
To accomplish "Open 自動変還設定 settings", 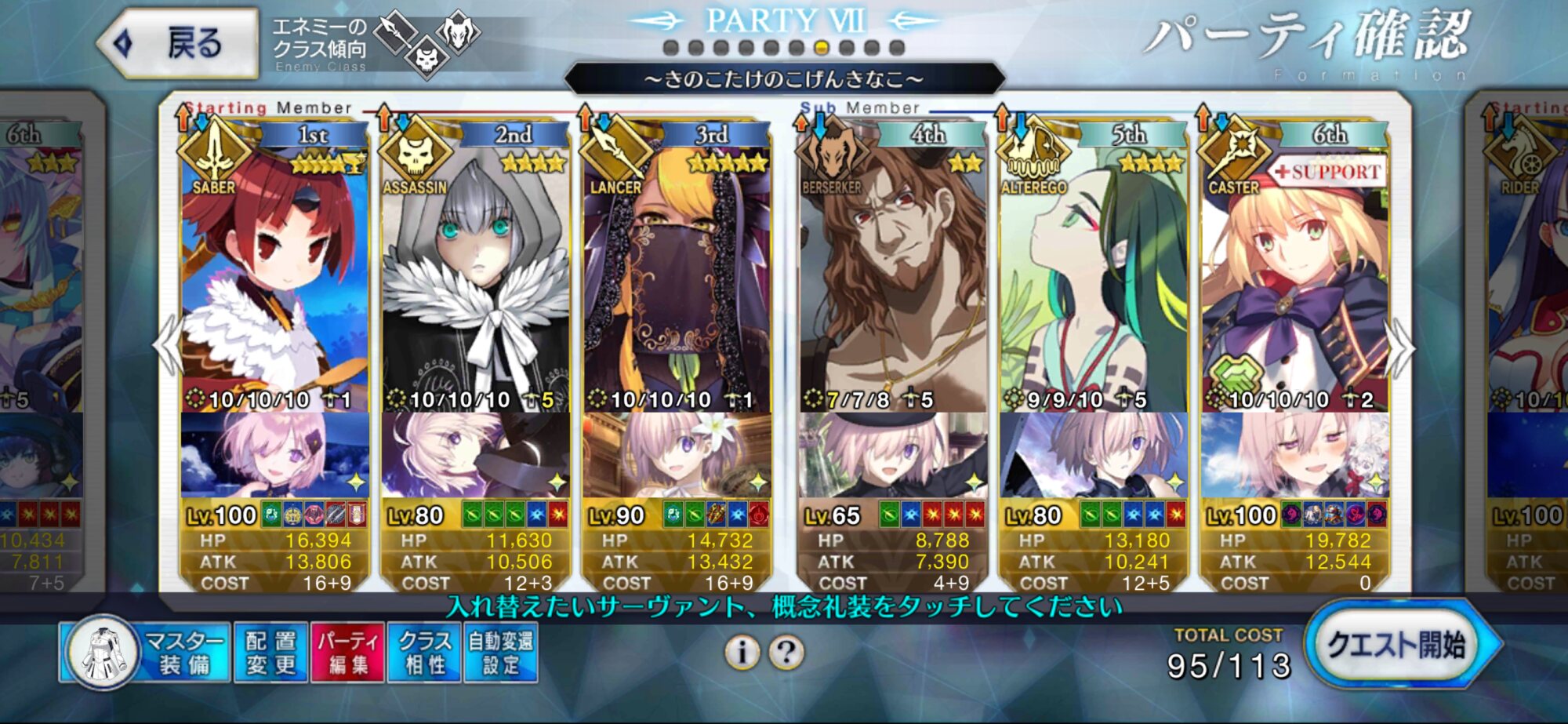I will click(x=501, y=653).
